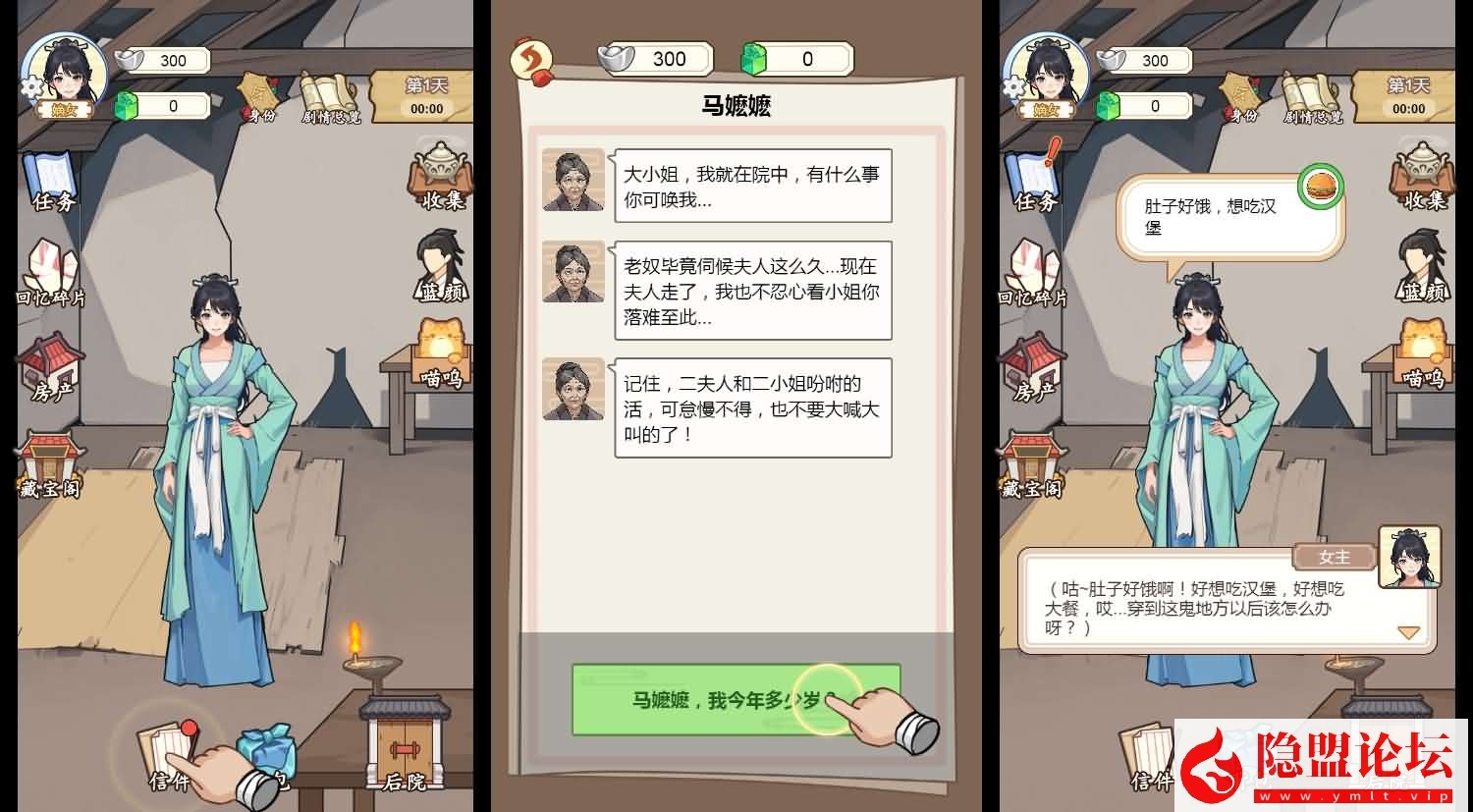Screen dimensions: 1473x812
Task: Click the 婢女 player avatar portrait
Action: 63,67
